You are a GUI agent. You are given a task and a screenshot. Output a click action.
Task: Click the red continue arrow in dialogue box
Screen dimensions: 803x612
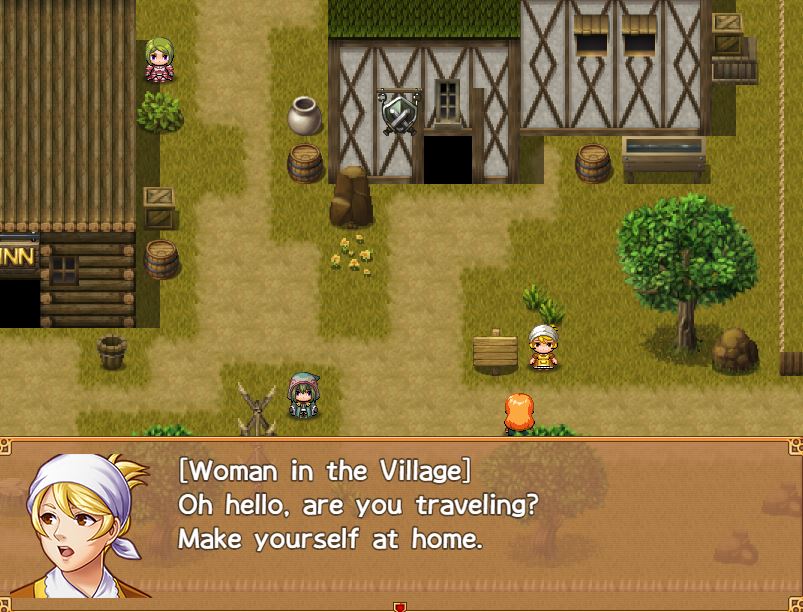click(x=400, y=606)
